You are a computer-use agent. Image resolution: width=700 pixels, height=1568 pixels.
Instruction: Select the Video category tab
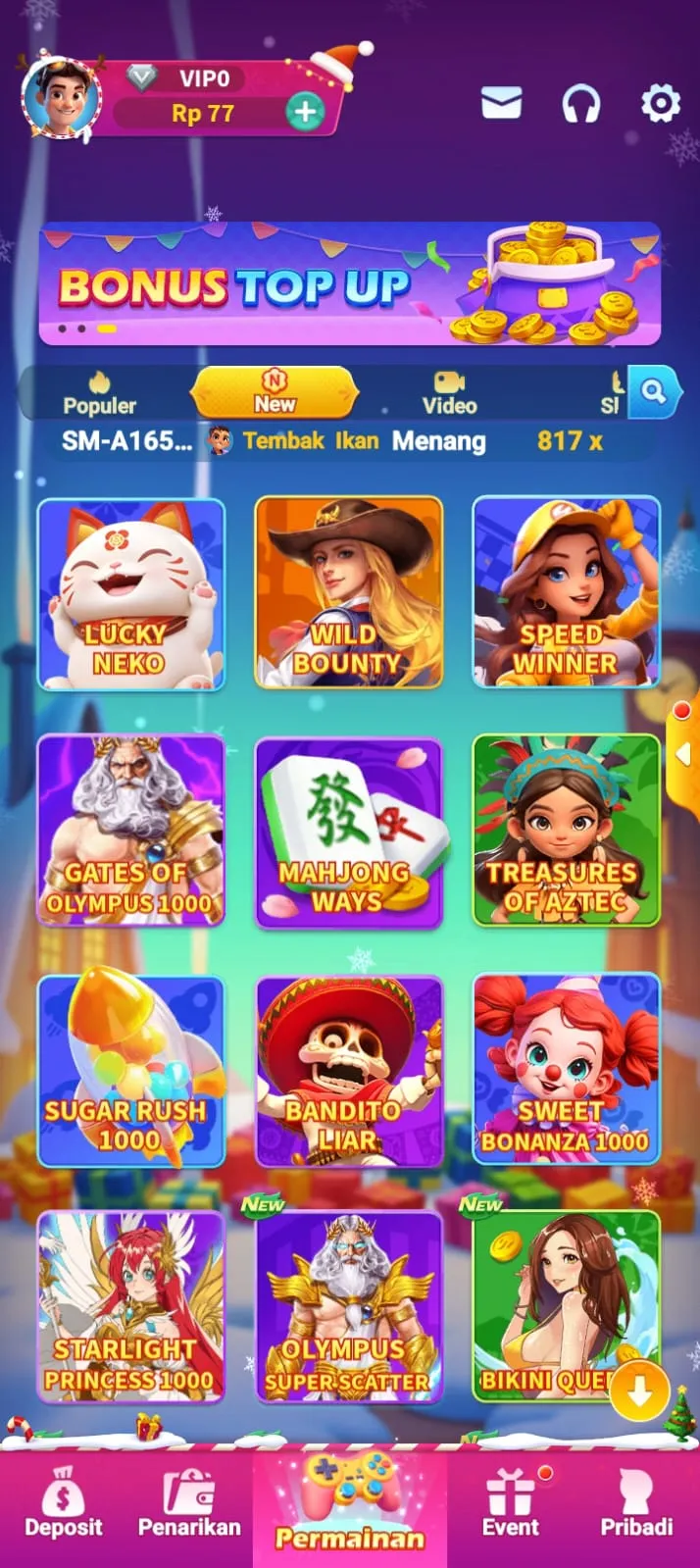(449, 393)
